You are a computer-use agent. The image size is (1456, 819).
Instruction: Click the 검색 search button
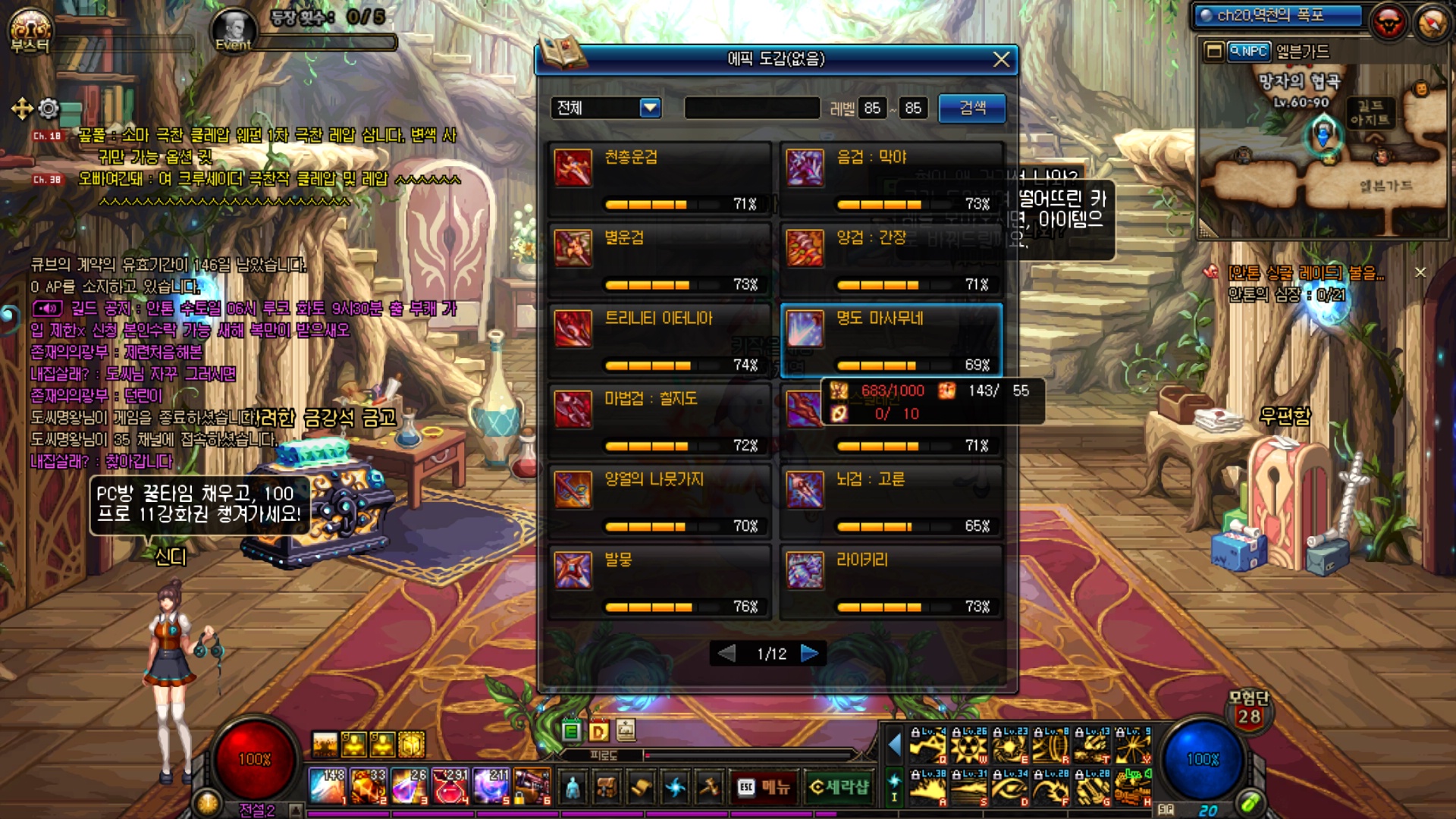[972, 108]
